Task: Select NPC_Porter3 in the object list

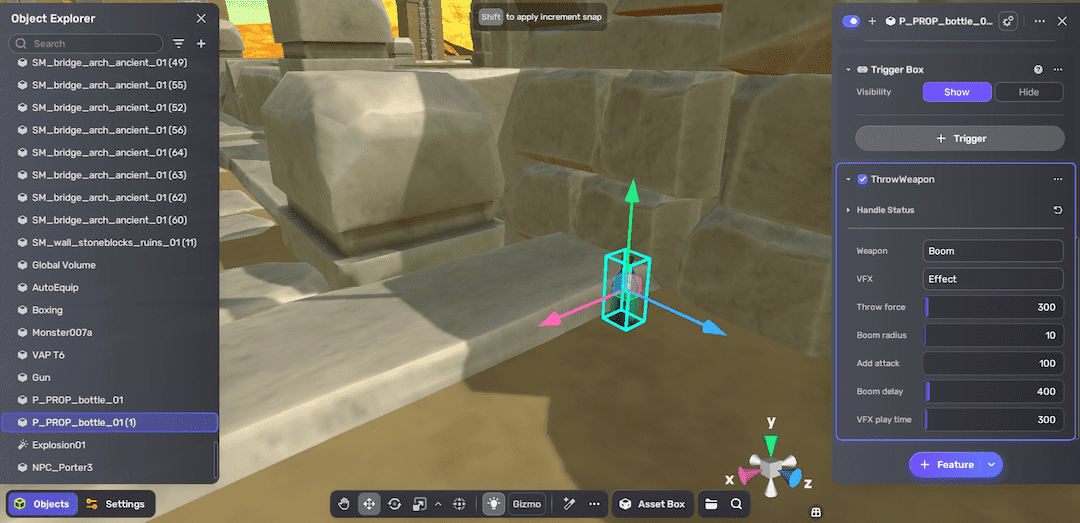Action: [x=62, y=467]
